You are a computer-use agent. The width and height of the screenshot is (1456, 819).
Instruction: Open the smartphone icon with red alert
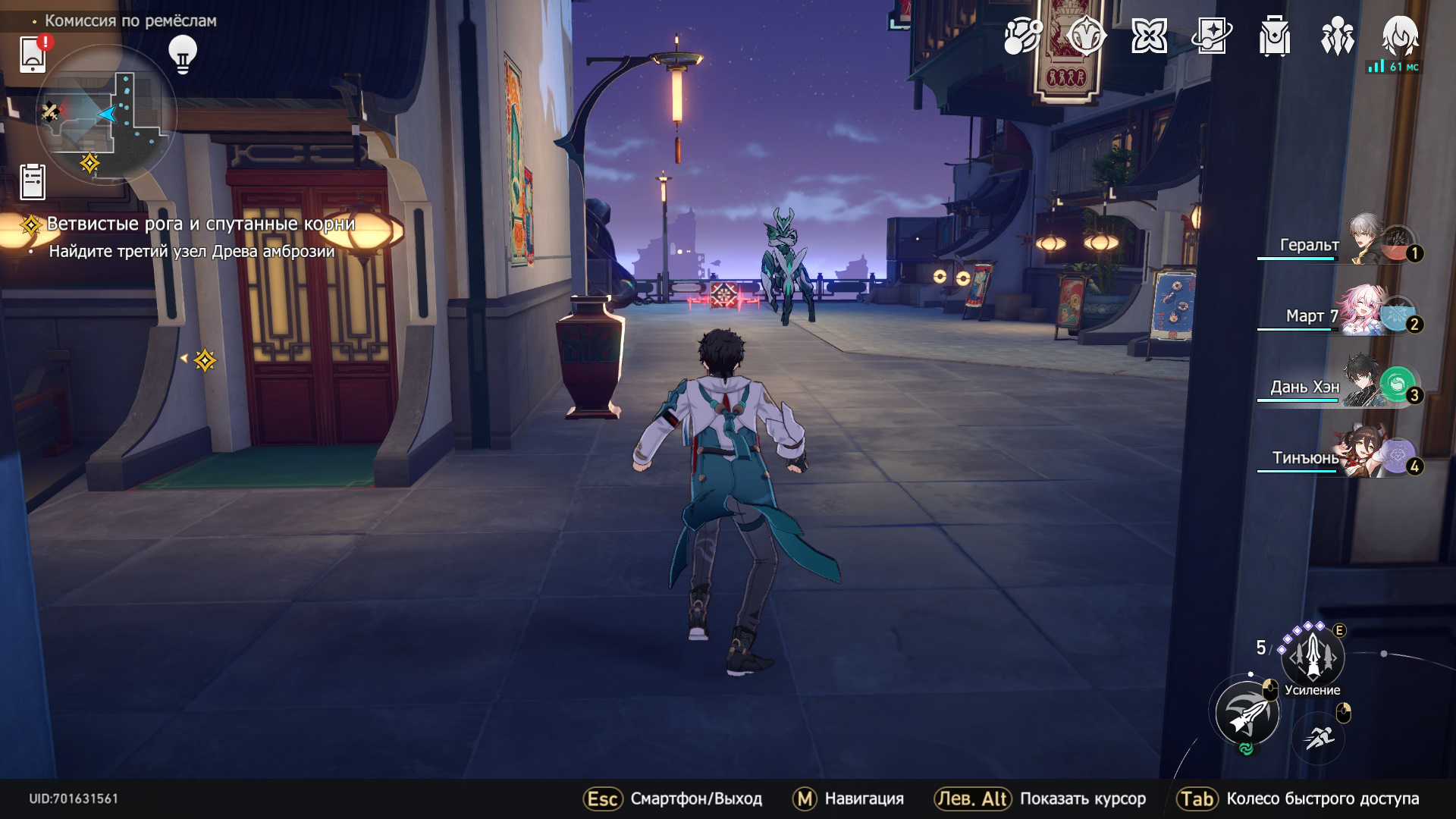pyautogui.click(x=33, y=54)
